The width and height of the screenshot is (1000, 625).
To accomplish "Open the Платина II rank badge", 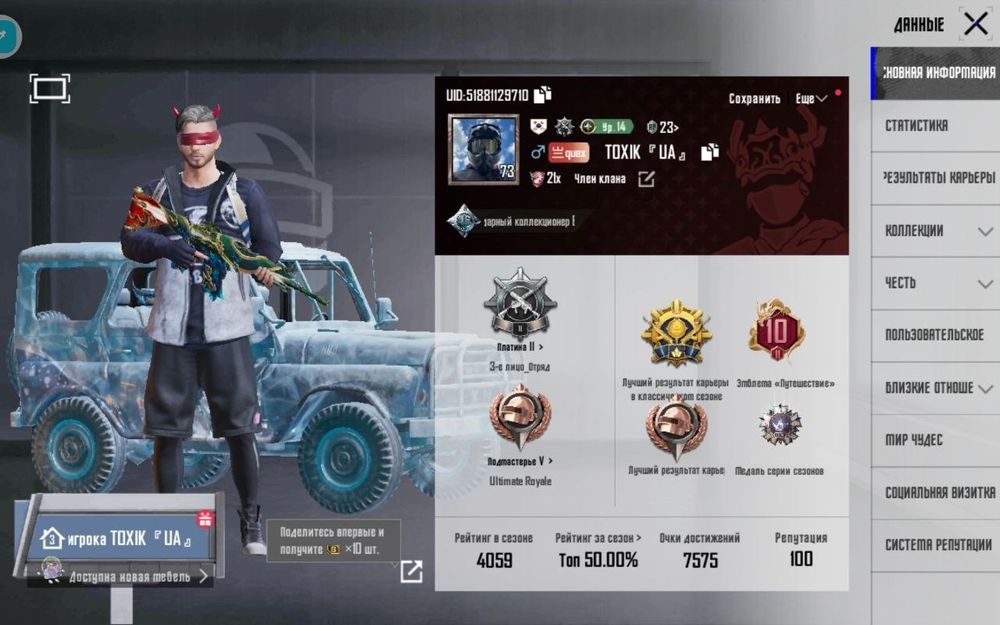I will [520, 303].
